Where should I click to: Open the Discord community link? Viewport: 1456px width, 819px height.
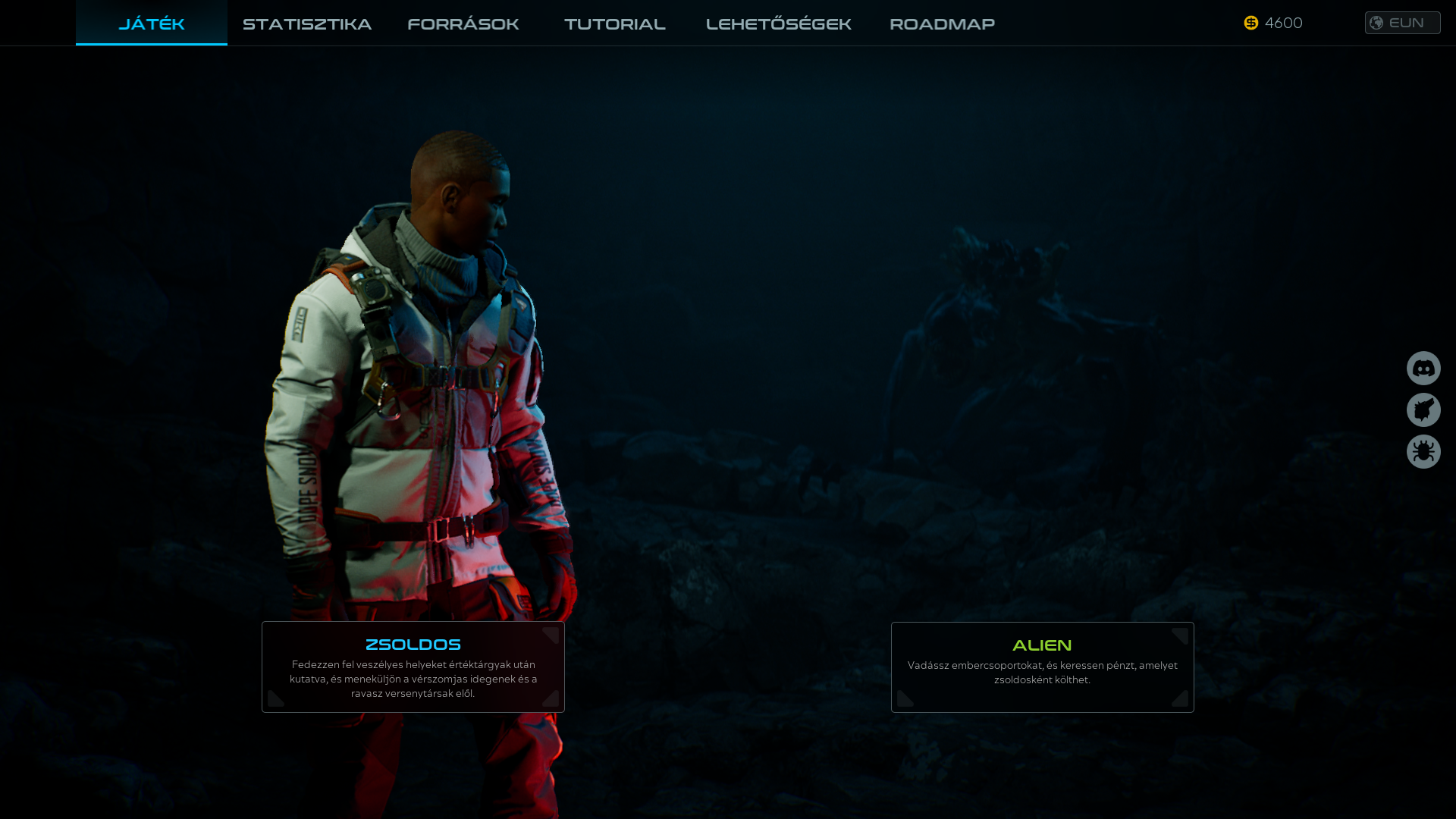click(x=1423, y=369)
